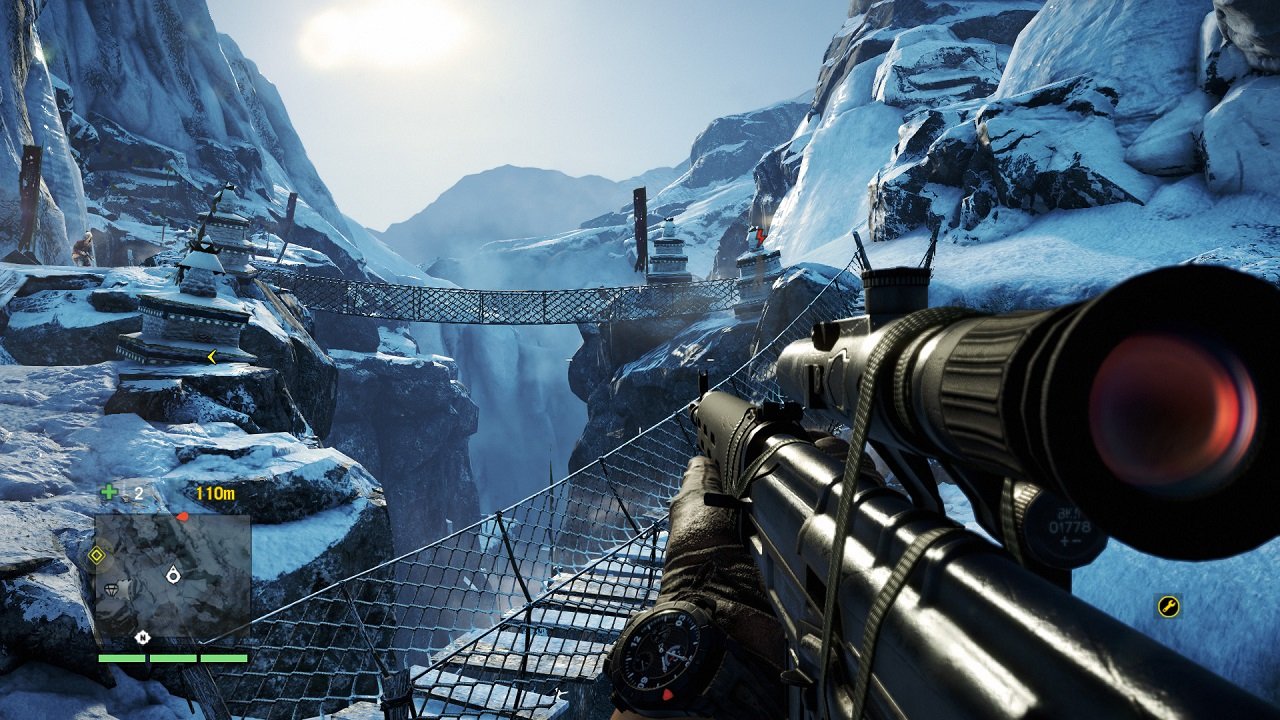Click the red enemy dot above the minimap
1280x720 pixels.
pos(183,515)
